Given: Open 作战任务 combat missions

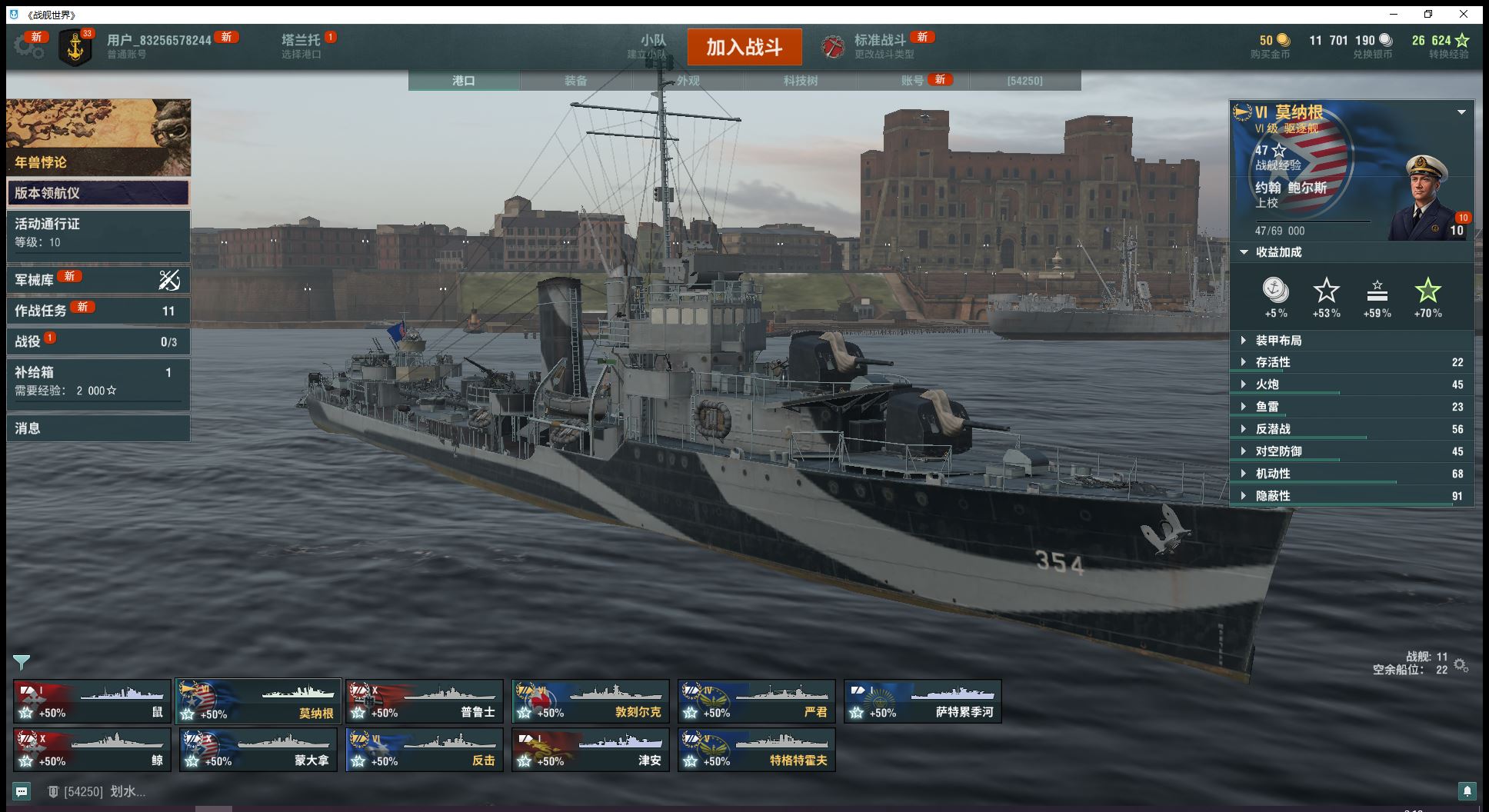Looking at the screenshot, I should point(98,311).
